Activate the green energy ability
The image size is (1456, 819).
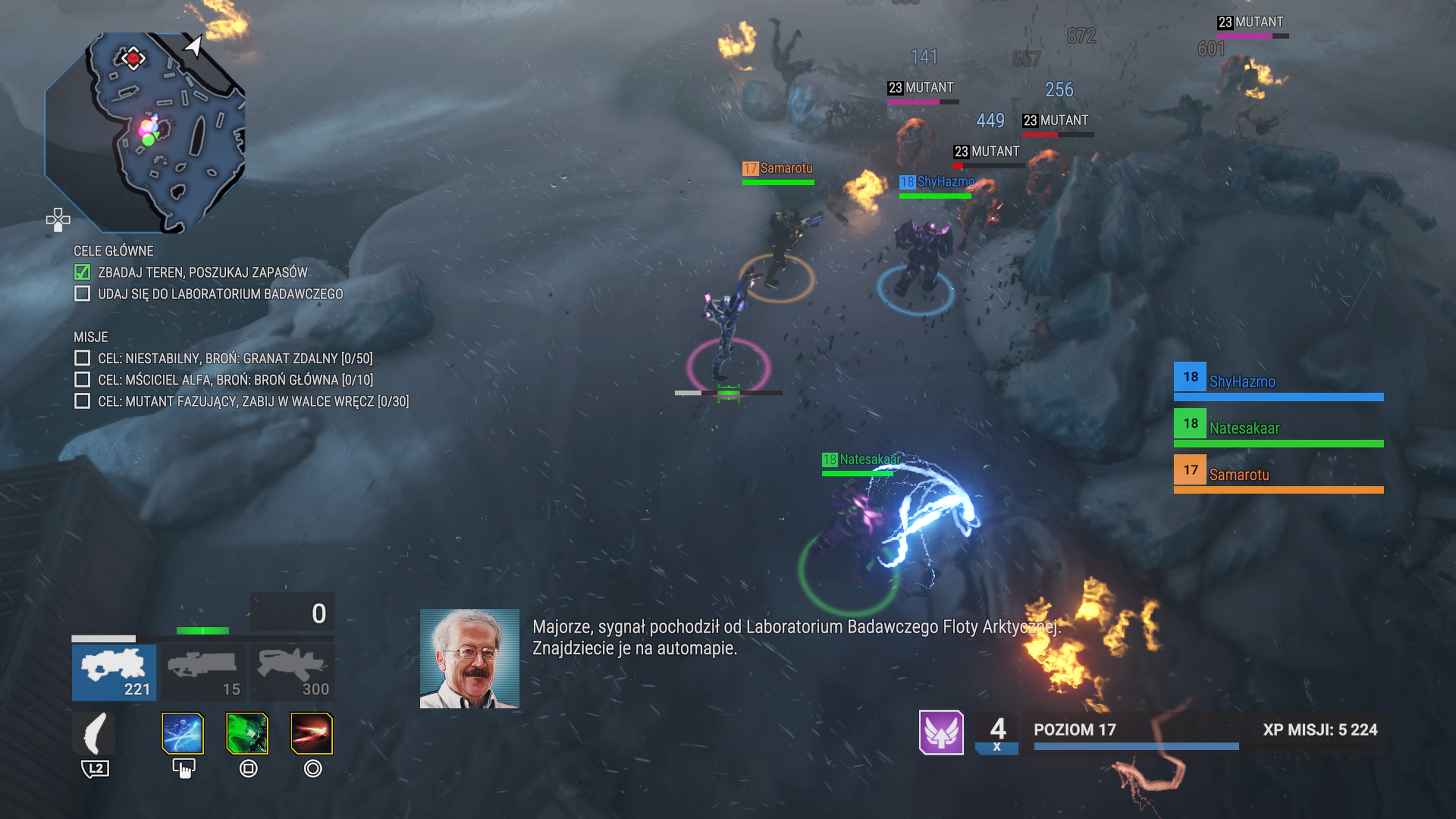(x=247, y=734)
